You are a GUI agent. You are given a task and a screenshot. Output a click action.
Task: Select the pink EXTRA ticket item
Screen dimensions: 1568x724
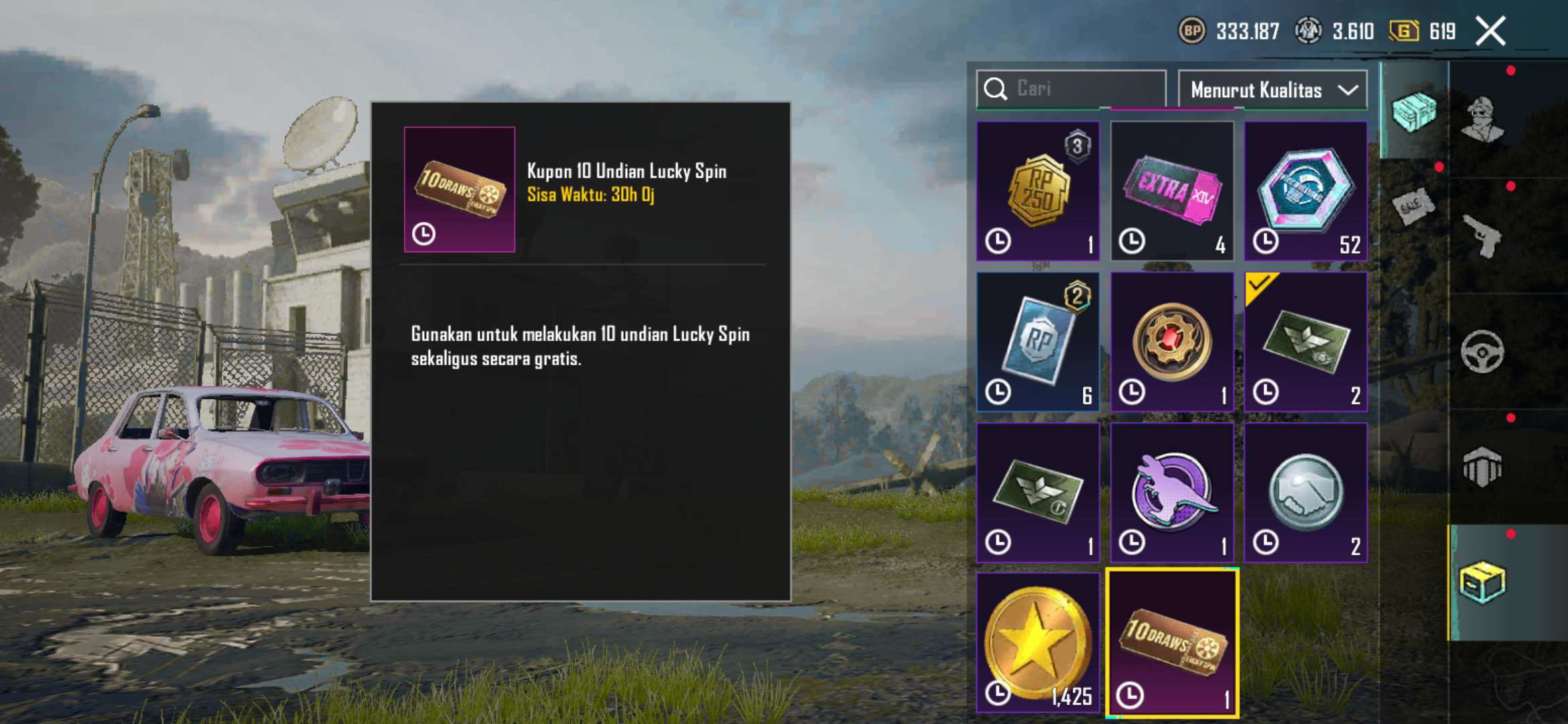point(1172,191)
